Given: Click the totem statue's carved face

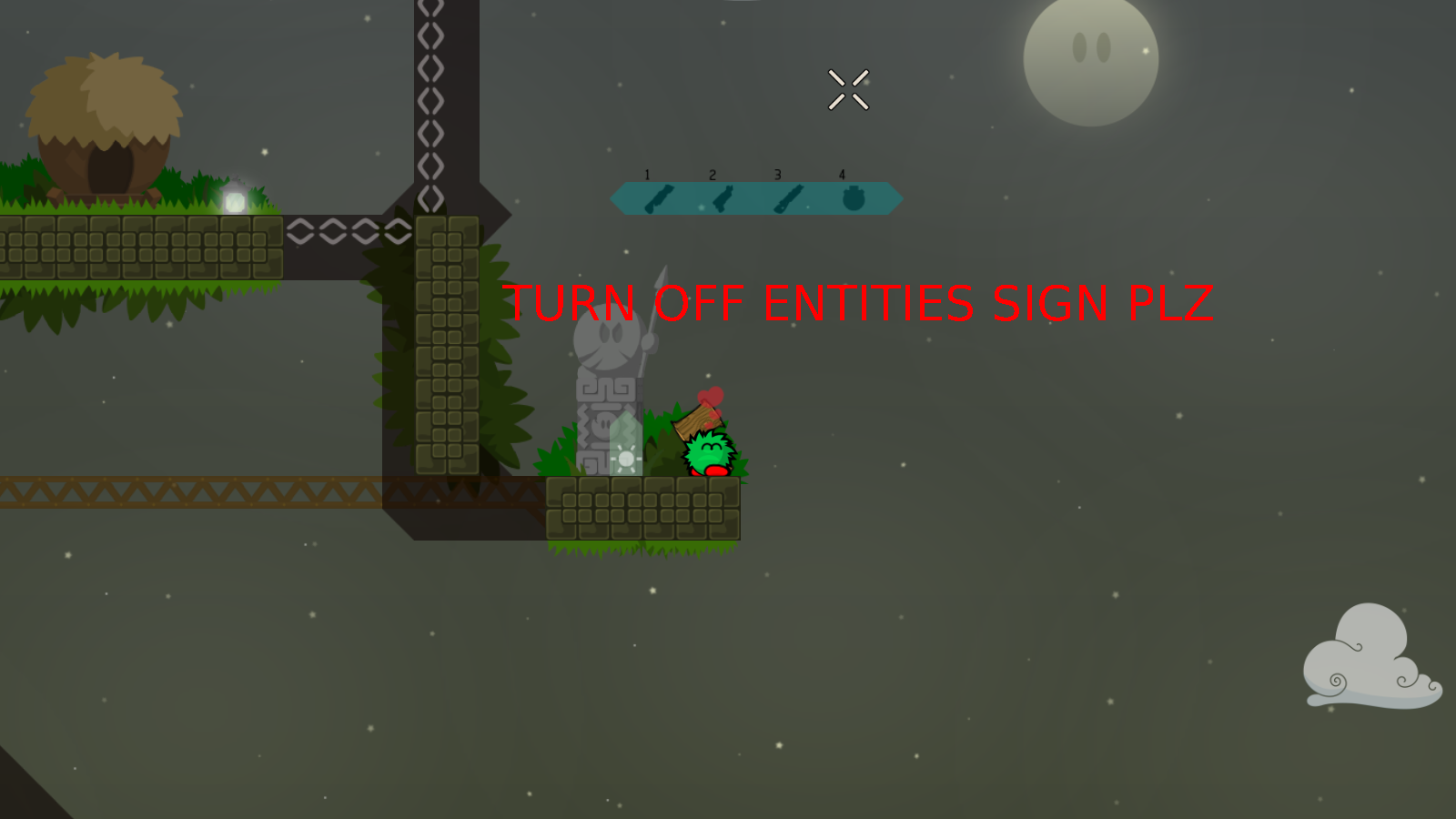Looking at the screenshot, I should [608, 337].
